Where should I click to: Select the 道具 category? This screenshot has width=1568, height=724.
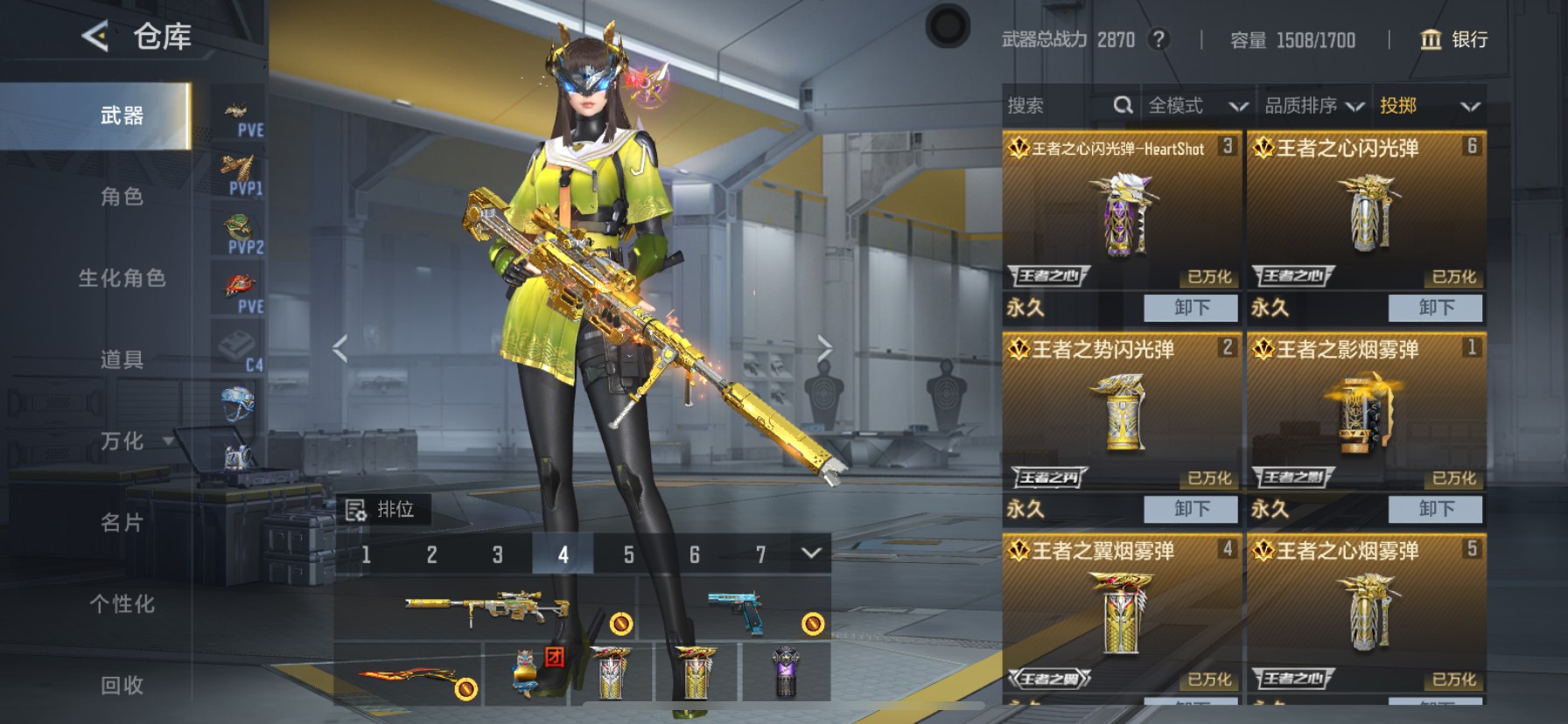click(122, 359)
